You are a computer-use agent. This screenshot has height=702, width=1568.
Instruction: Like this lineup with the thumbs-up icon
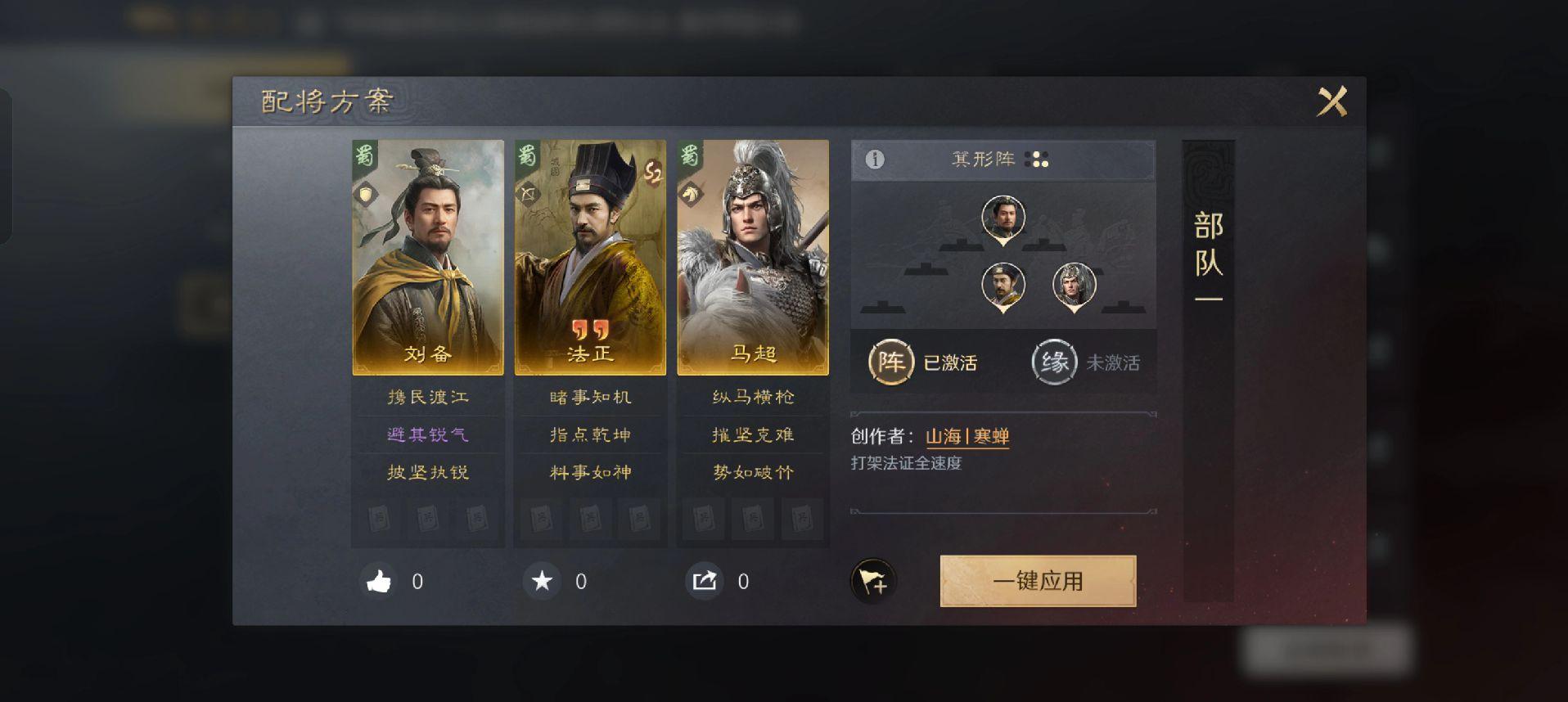tap(378, 582)
